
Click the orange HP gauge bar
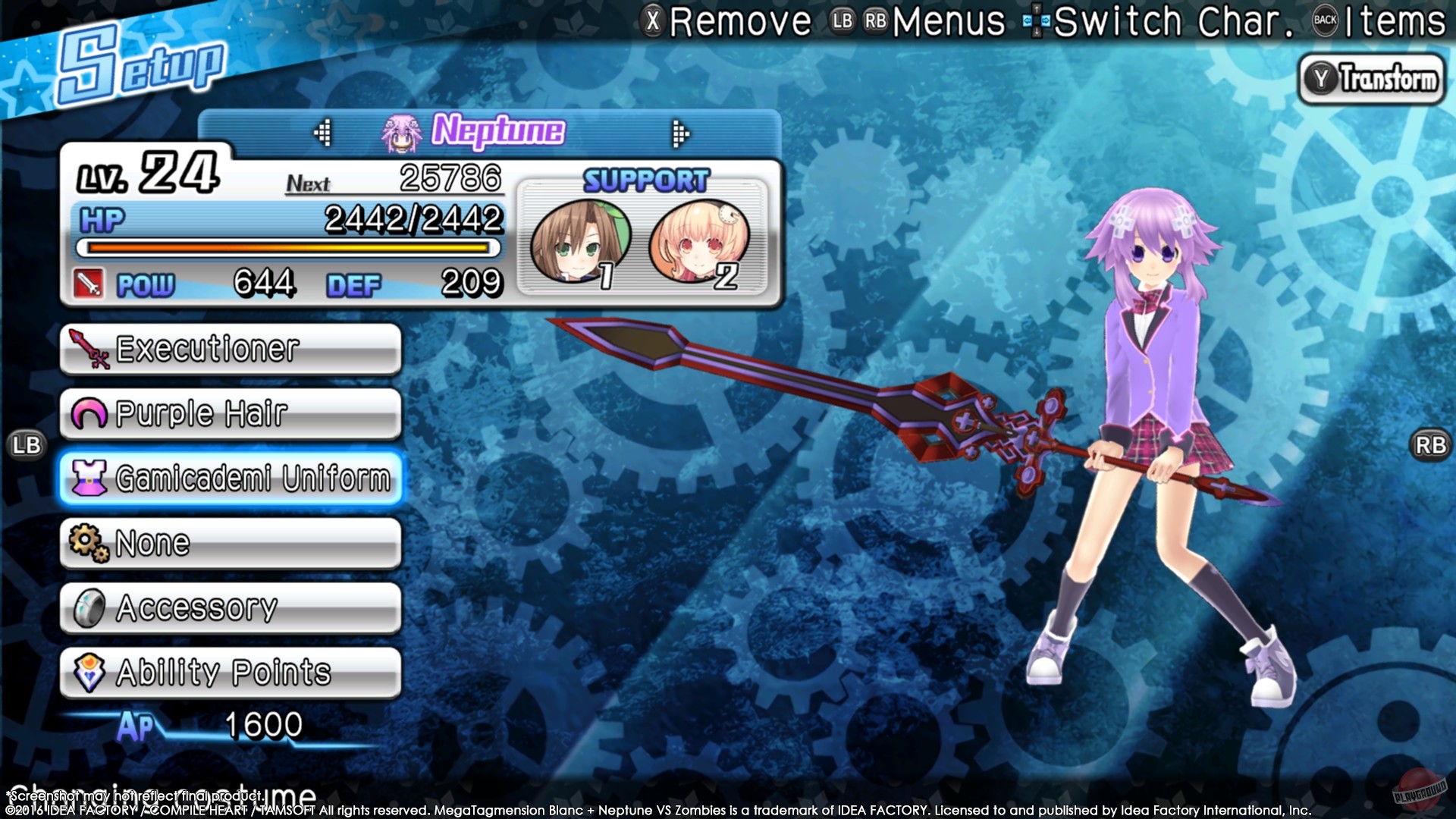pos(288,249)
